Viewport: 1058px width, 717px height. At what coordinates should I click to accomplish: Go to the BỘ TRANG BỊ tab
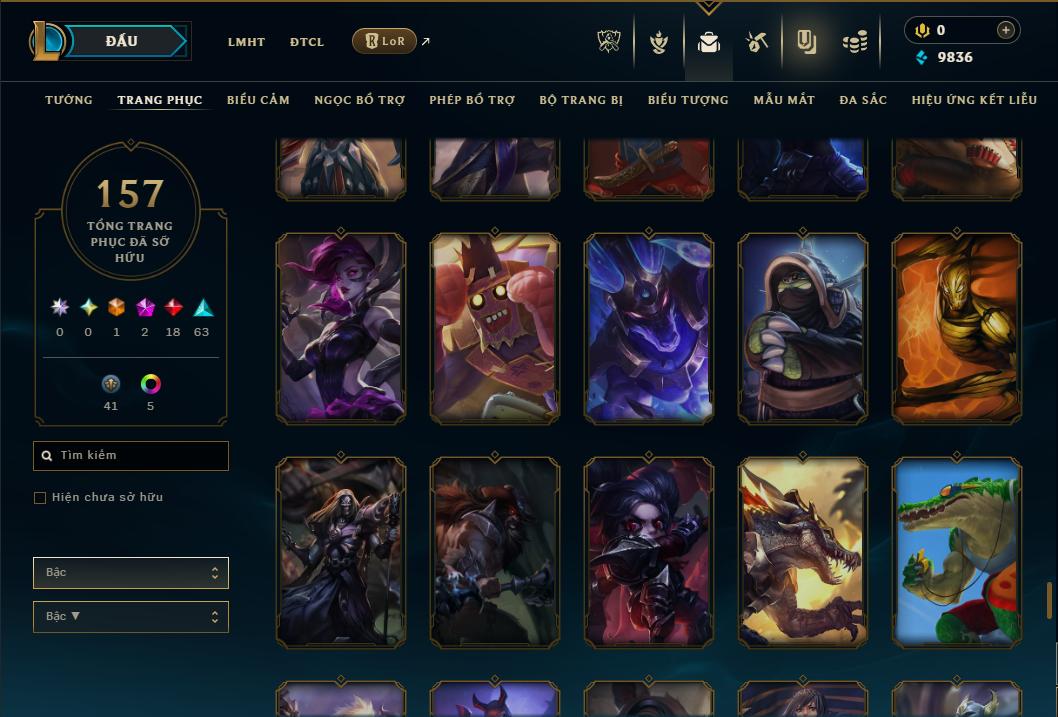coord(581,100)
